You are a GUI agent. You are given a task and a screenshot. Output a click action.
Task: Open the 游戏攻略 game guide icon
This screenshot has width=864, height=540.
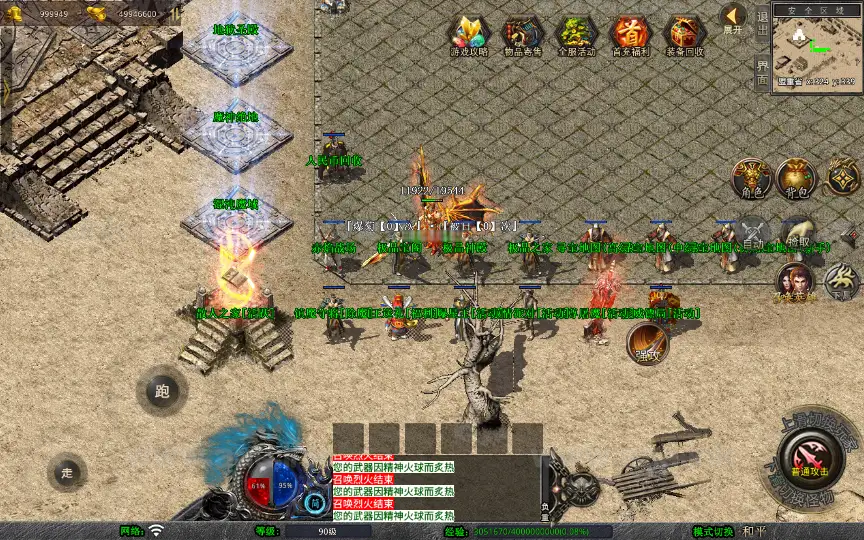pos(467,36)
